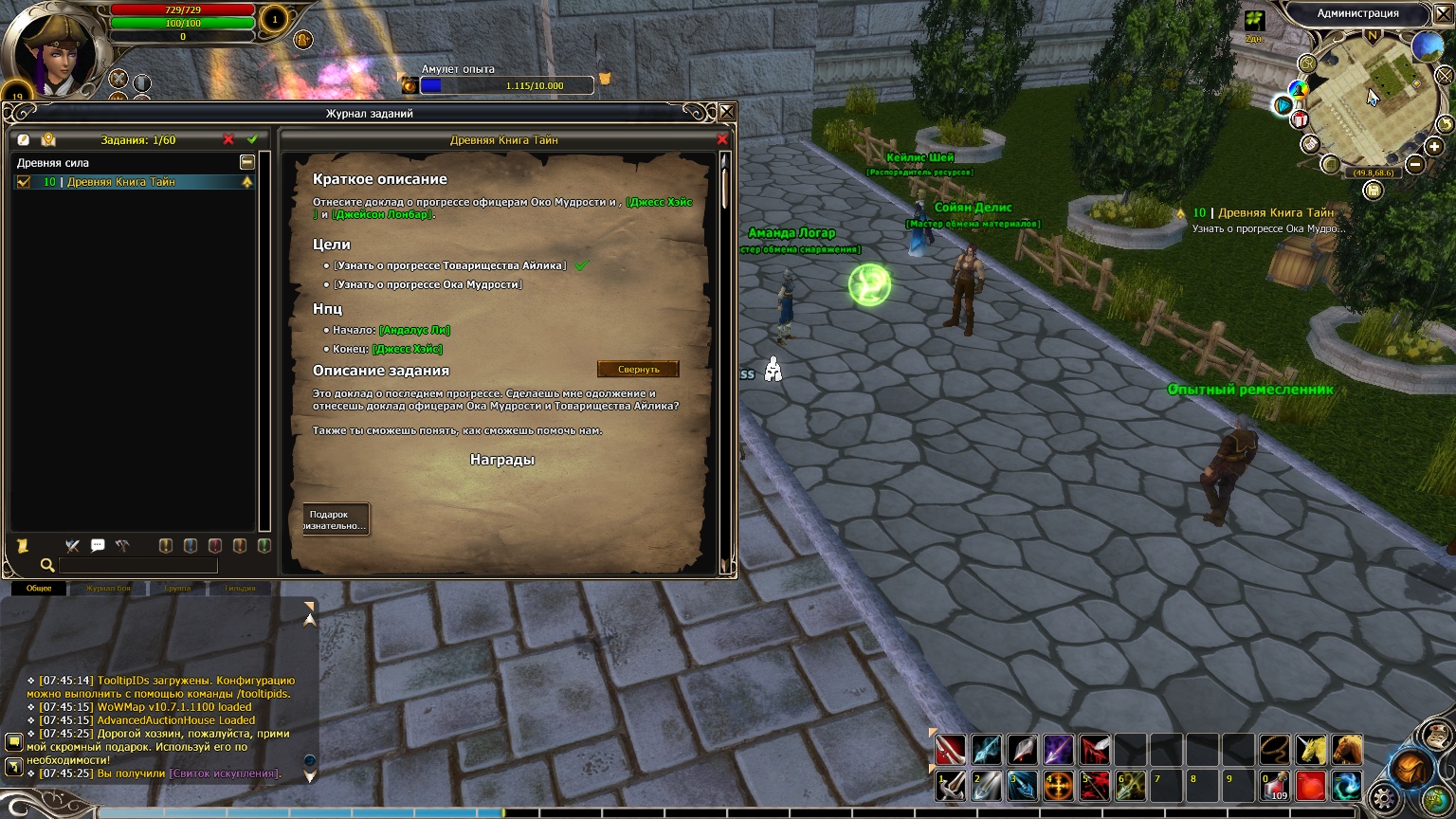Screen dimensions: 1456x819
Task: Summon the golden unicorn mount
Action: click(1311, 750)
